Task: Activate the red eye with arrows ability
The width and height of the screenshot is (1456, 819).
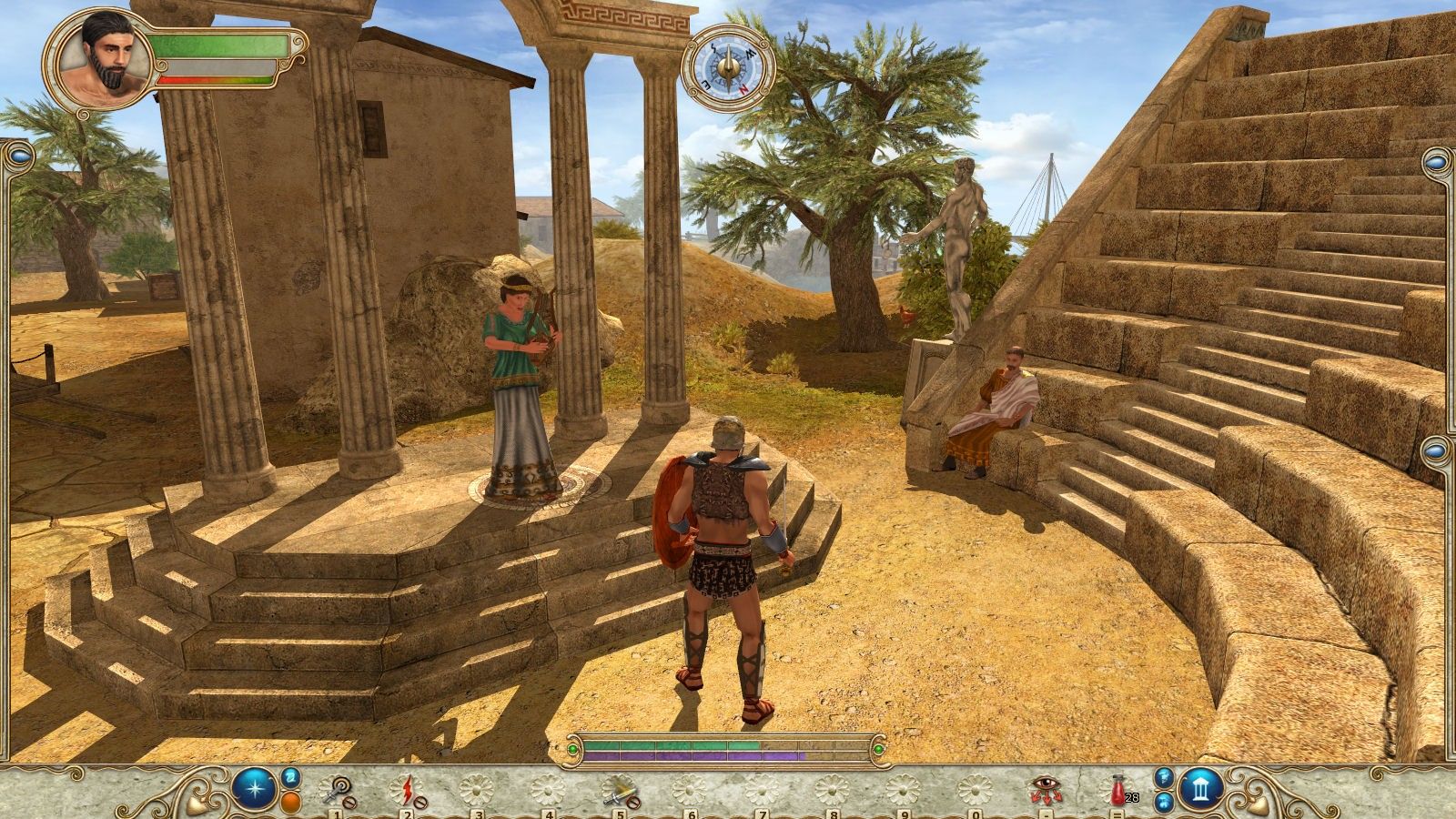Action: click(1045, 789)
